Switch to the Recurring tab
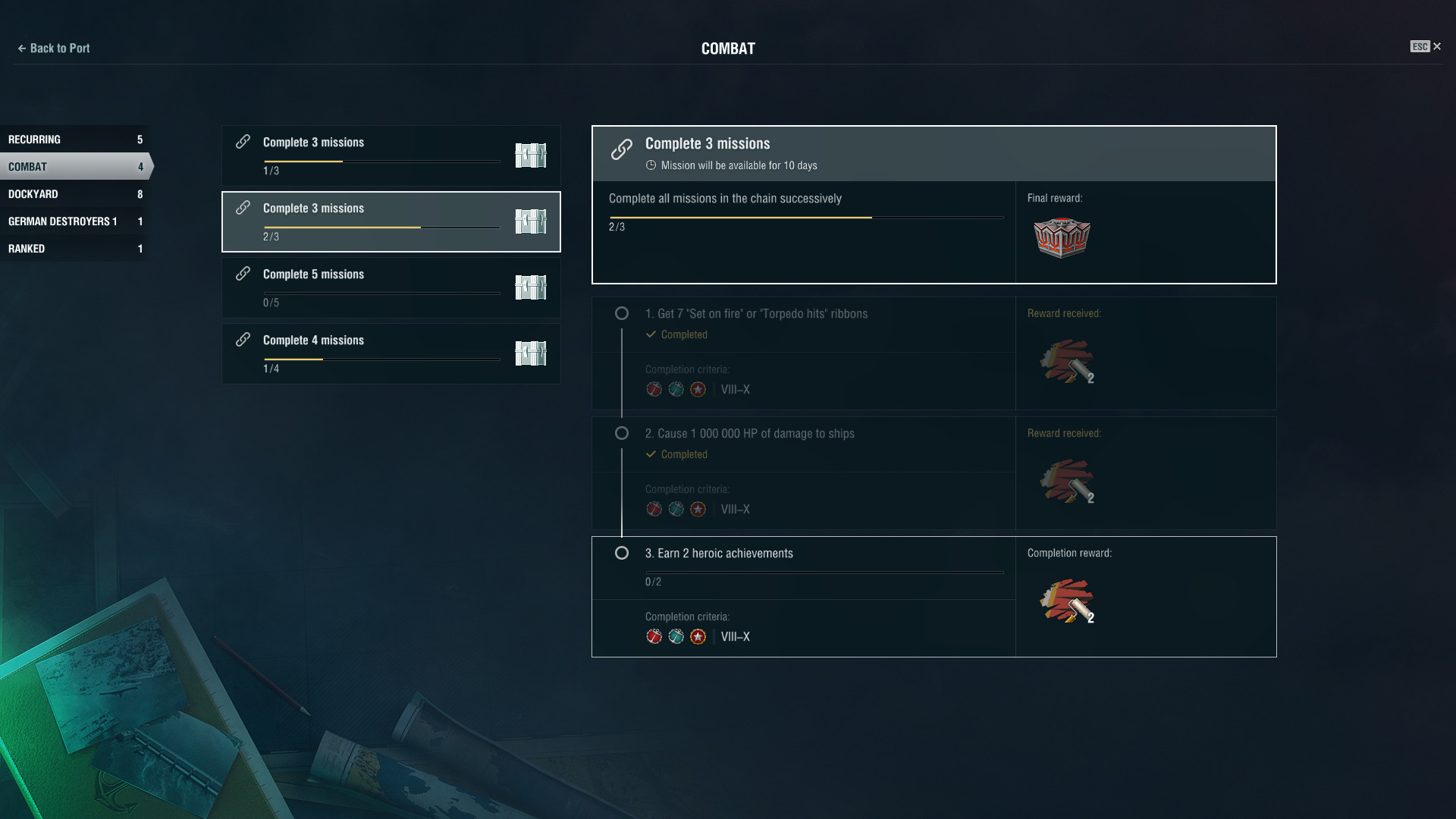The width and height of the screenshot is (1456, 819). point(74,140)
